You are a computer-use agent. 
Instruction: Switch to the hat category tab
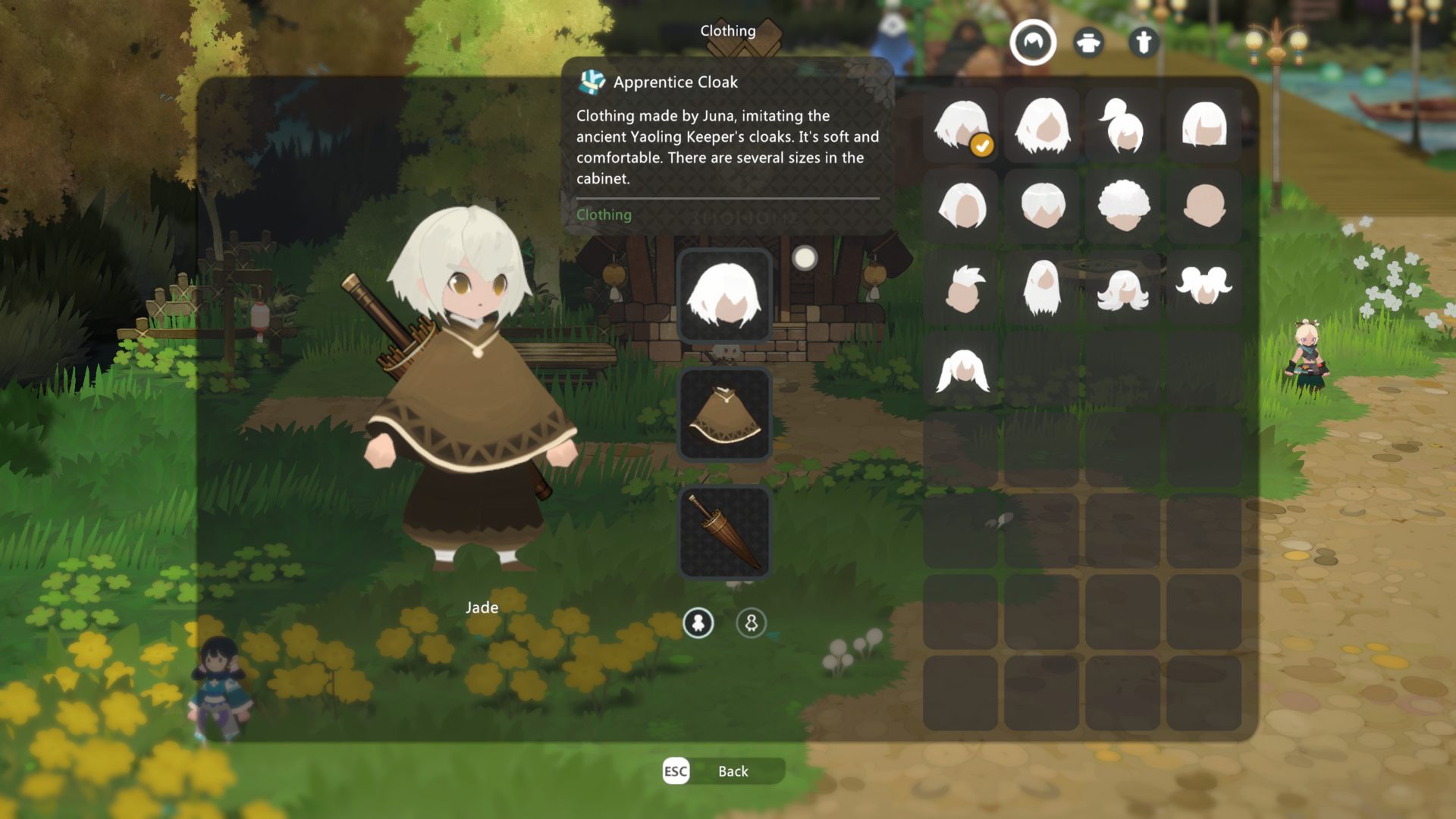1088,42
